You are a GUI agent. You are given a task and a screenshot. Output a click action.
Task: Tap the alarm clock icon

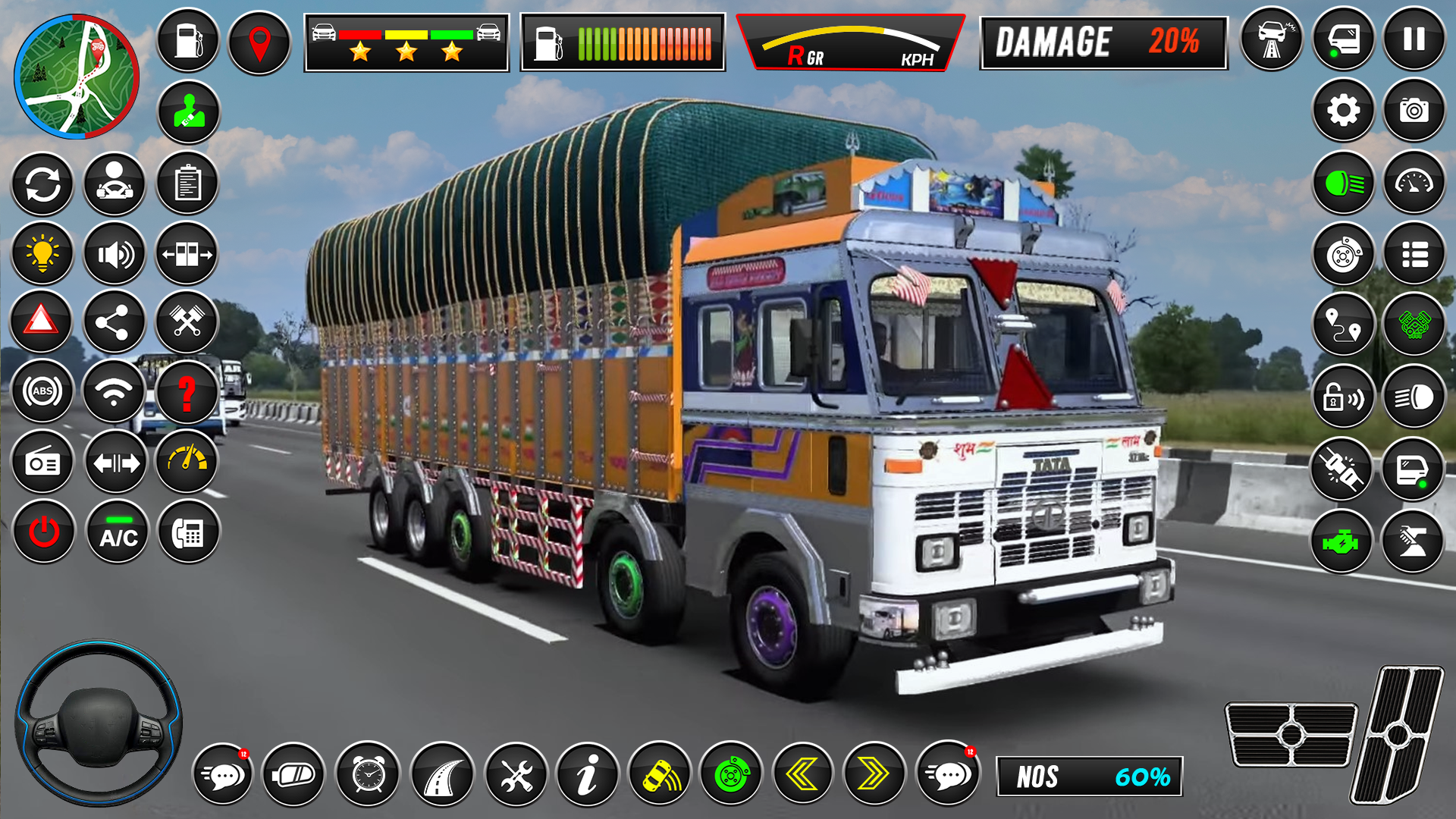(x=369, y=775)
